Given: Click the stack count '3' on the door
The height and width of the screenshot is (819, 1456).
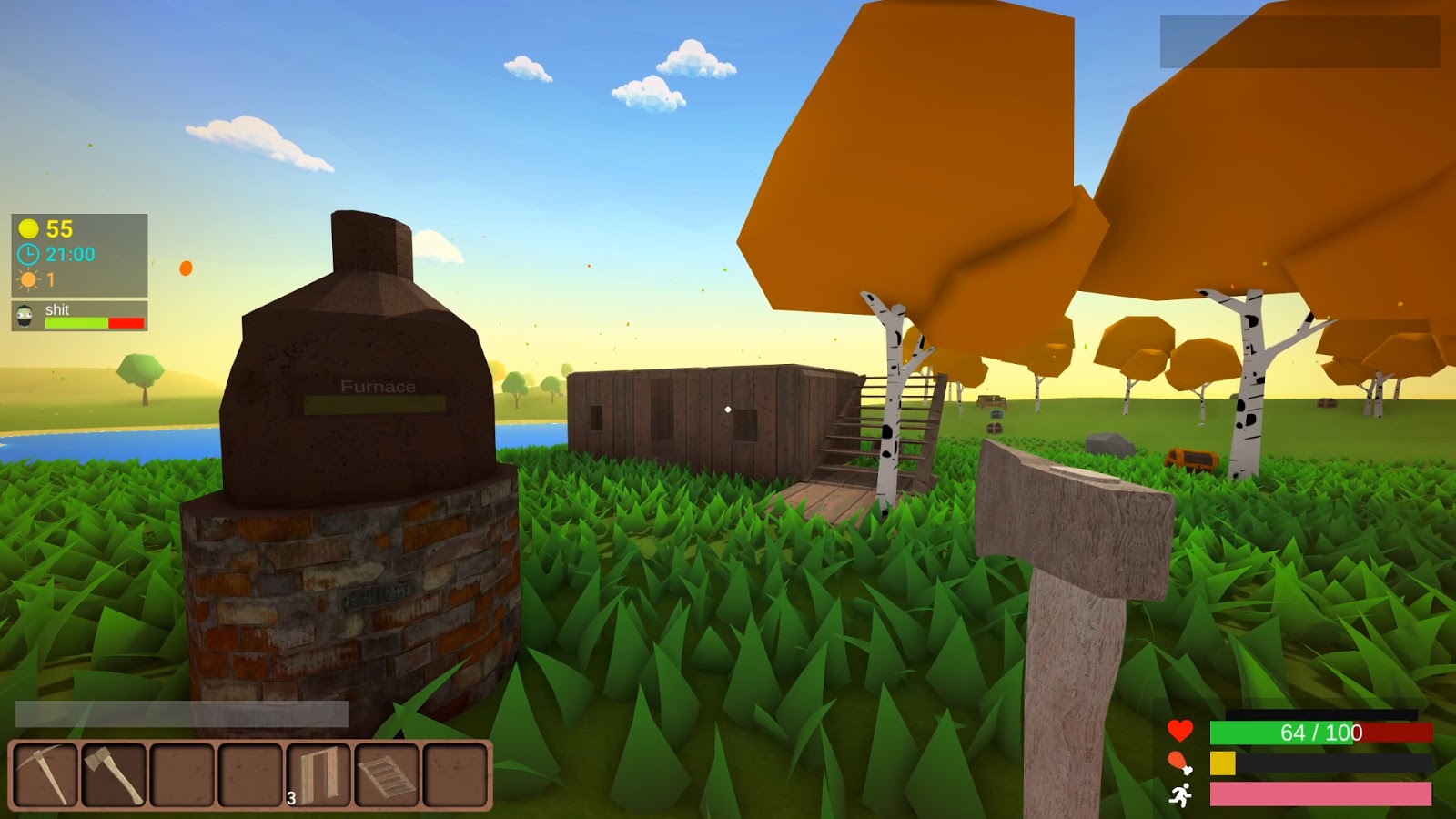Looking at the screenshot, I should tap(289, 797).
